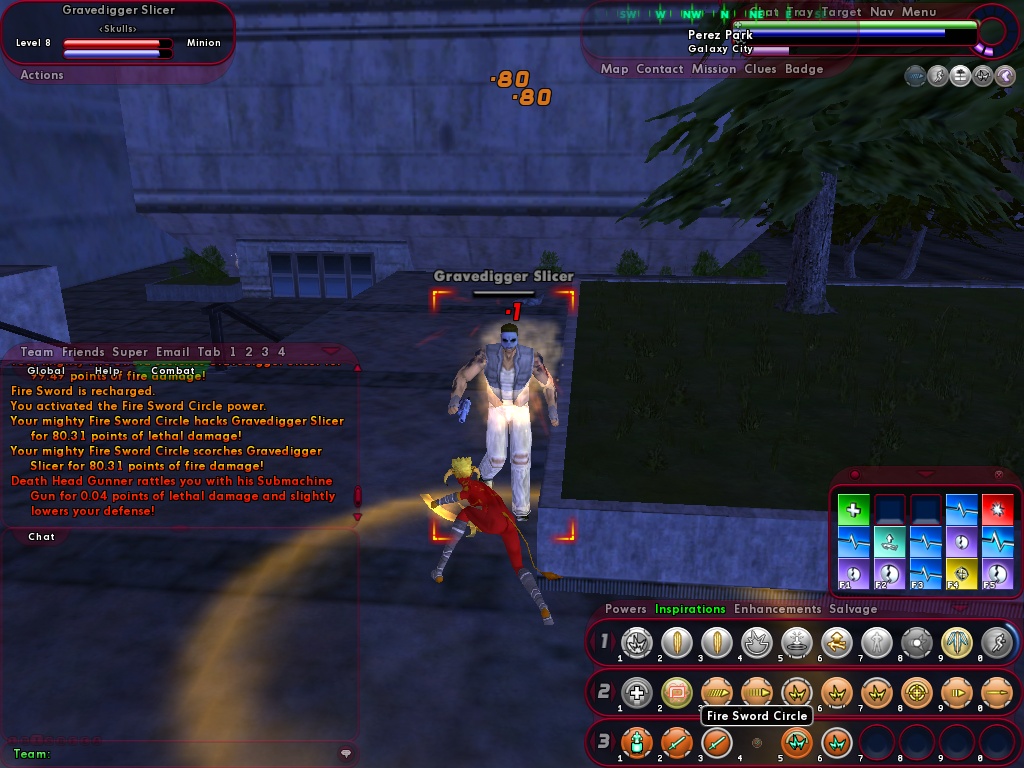This screenshot has width=1024, height=768.
Task: Activate the sprinting figure power in tray one
Action: (x=996, y=642)
